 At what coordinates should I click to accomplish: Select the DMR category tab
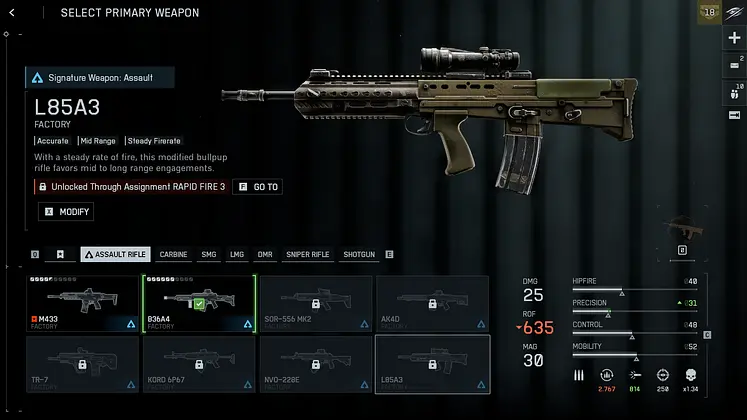pyautogui.click(x=265, y=255)
